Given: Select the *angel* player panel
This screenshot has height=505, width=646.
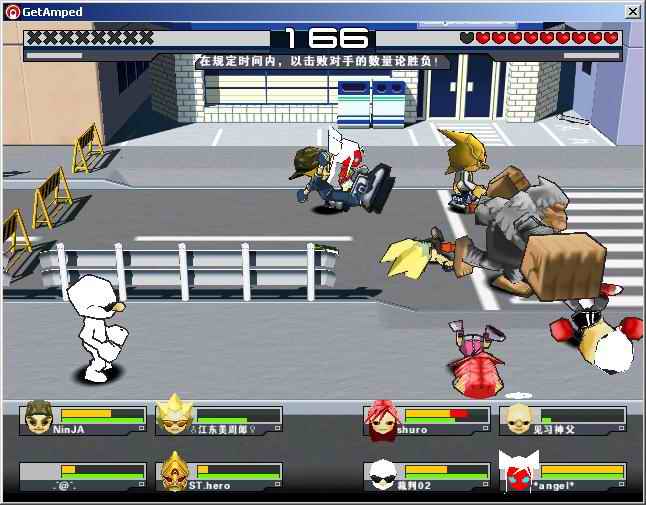Looking at the screenshot, I should [563, 476].
